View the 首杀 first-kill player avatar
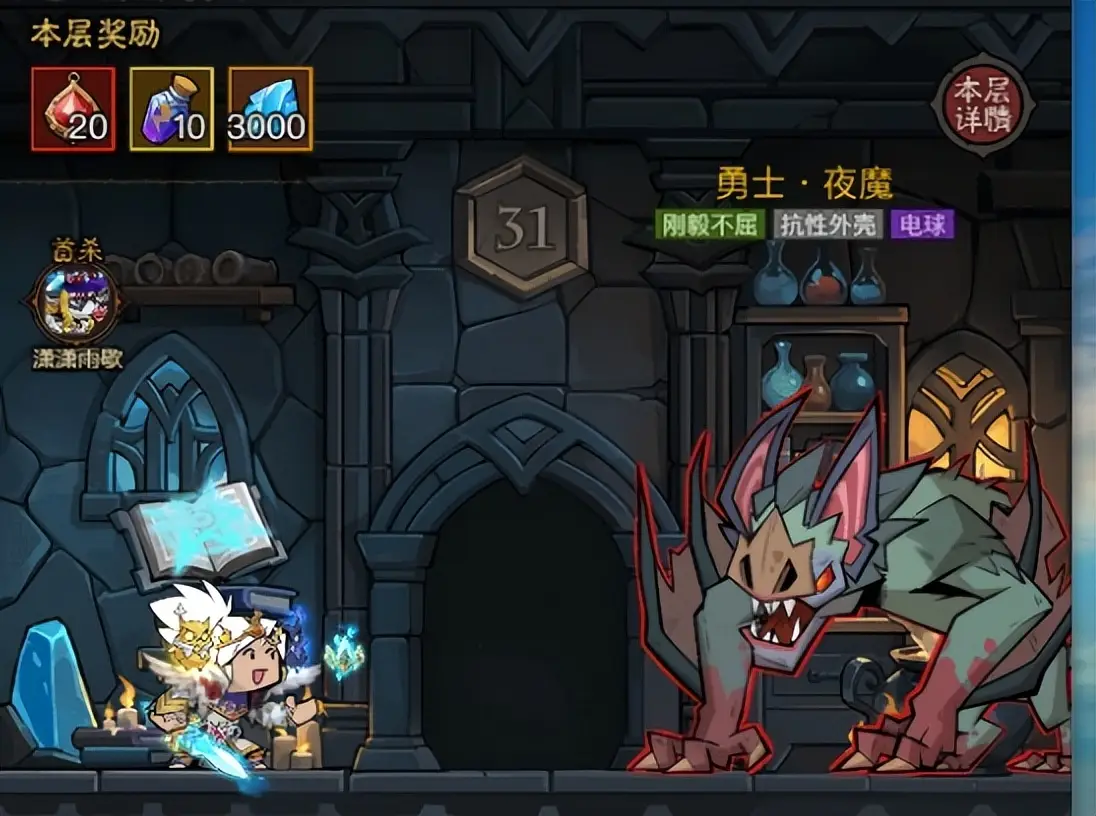The width and height of the screenshot is (1096, 816). tap(76, 302)
